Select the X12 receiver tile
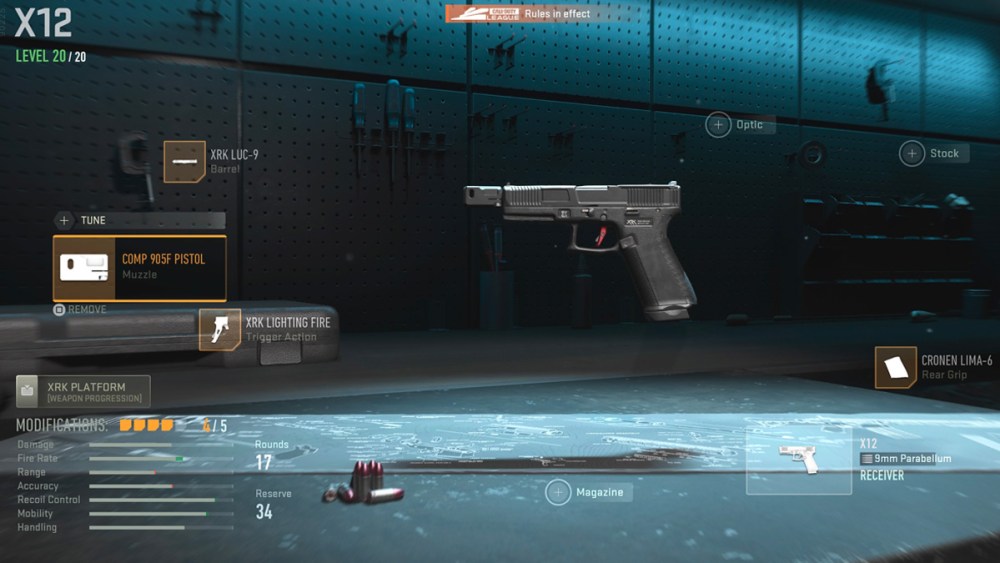The height and width of the screenshot is (563, 1000). coord(799,461)
